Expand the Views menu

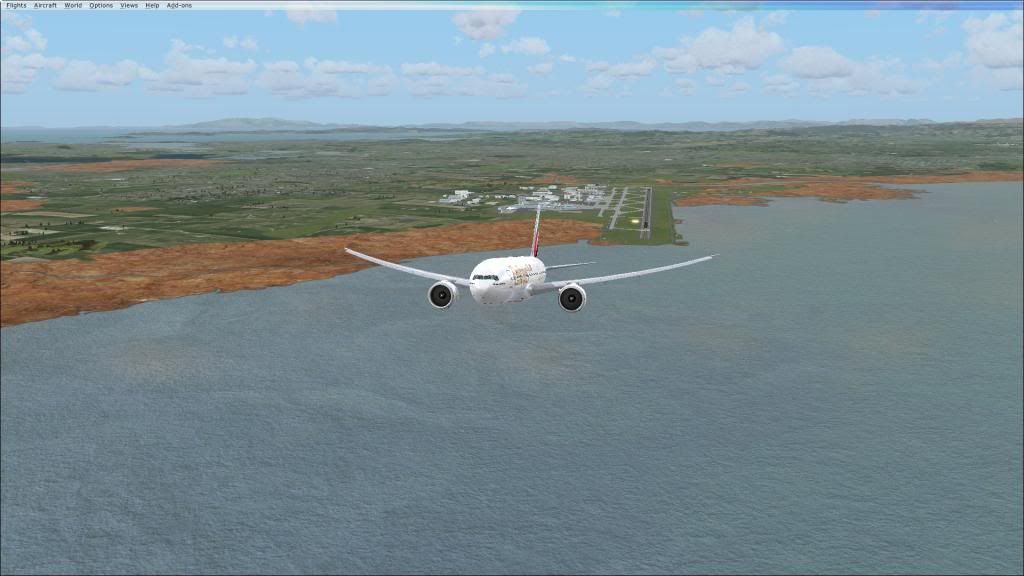129,5
